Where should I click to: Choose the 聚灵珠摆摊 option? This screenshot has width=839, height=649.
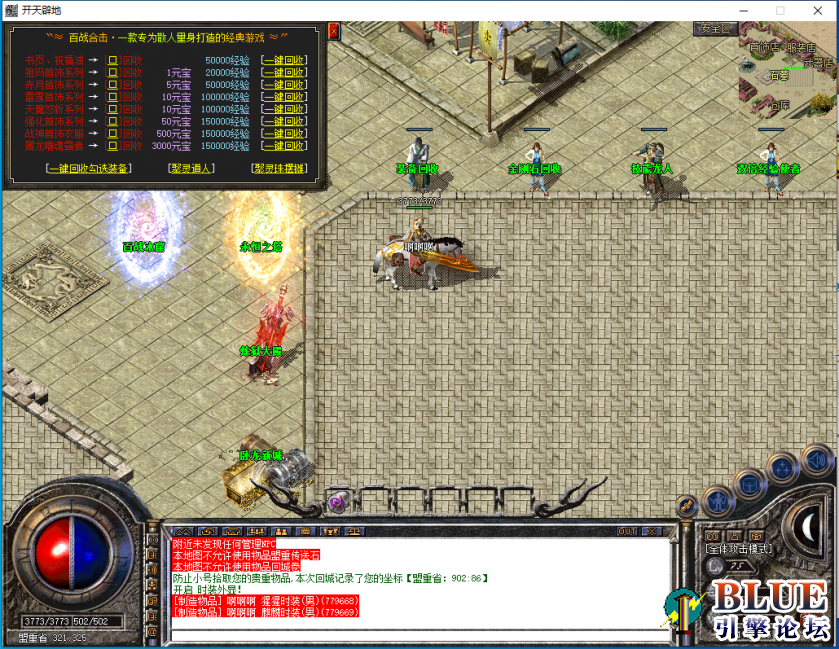279,169
